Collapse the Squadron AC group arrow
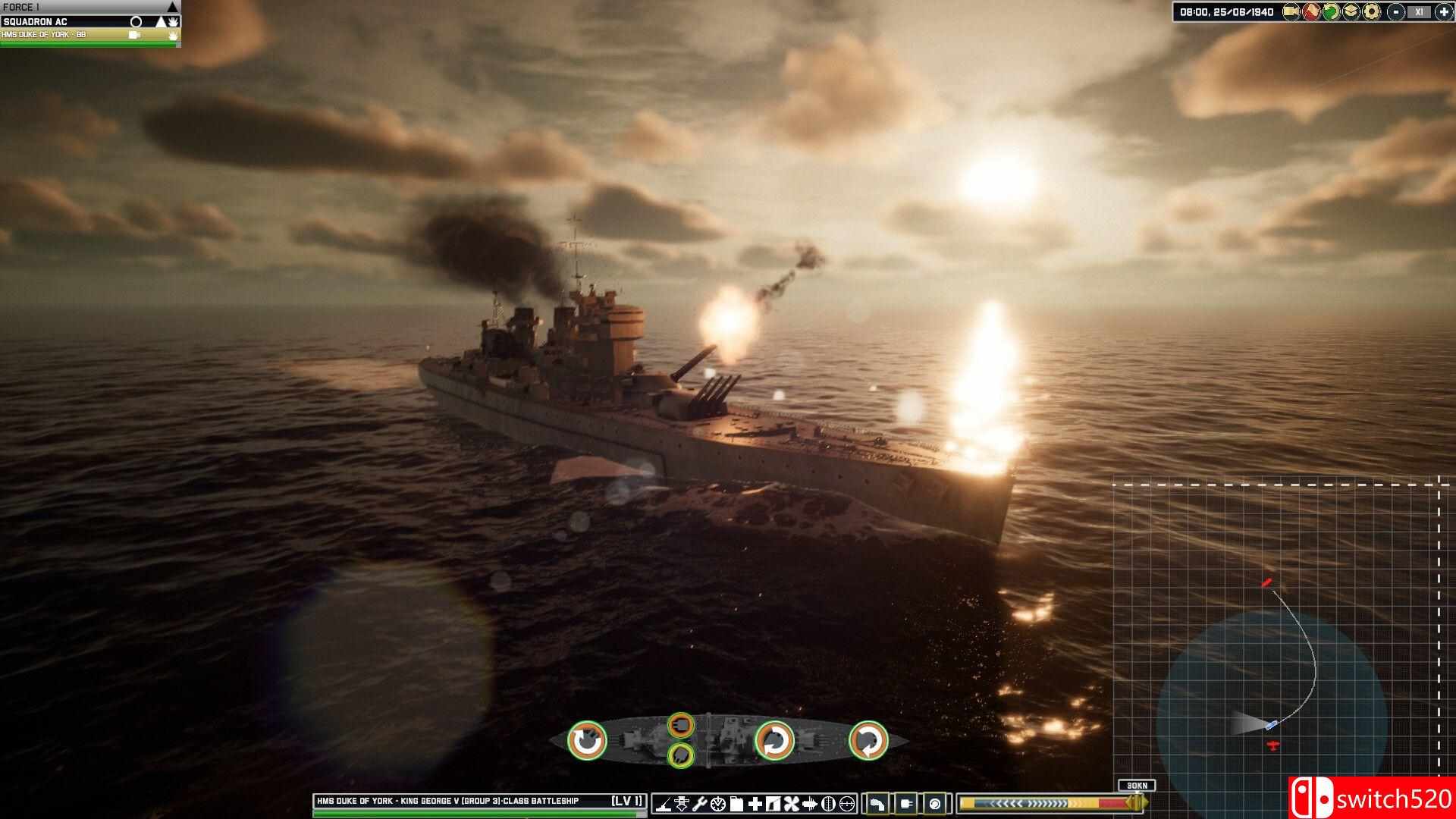This screenshot has width=1456, height=819. coord(161,21)
